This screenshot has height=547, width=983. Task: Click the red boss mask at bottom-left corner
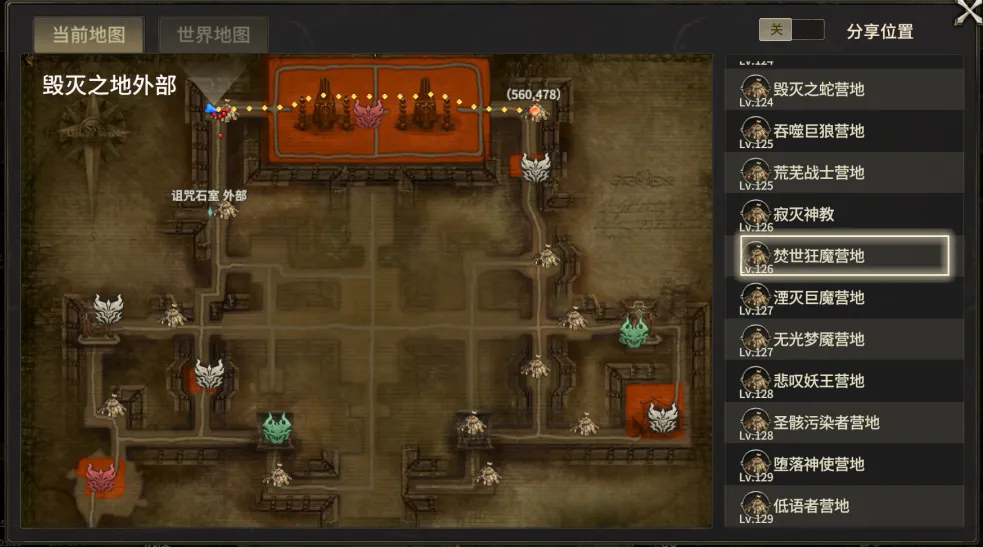101,477
